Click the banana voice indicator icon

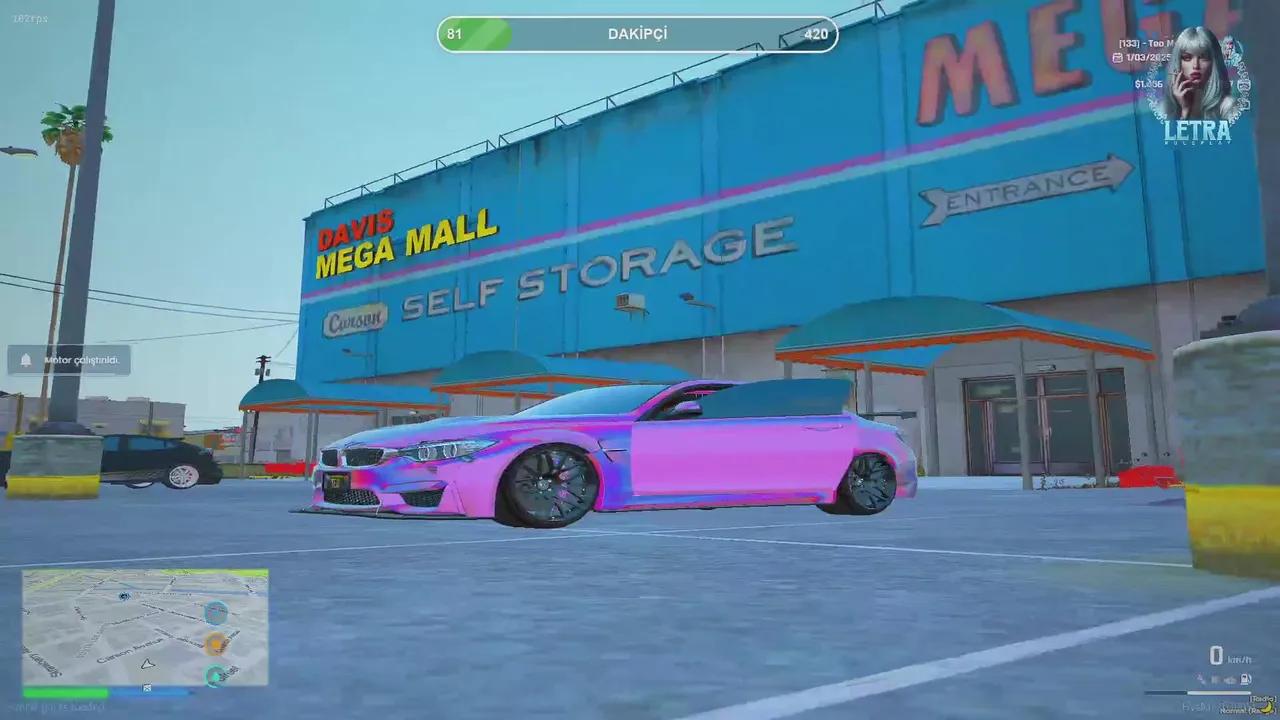point(1266,705)
